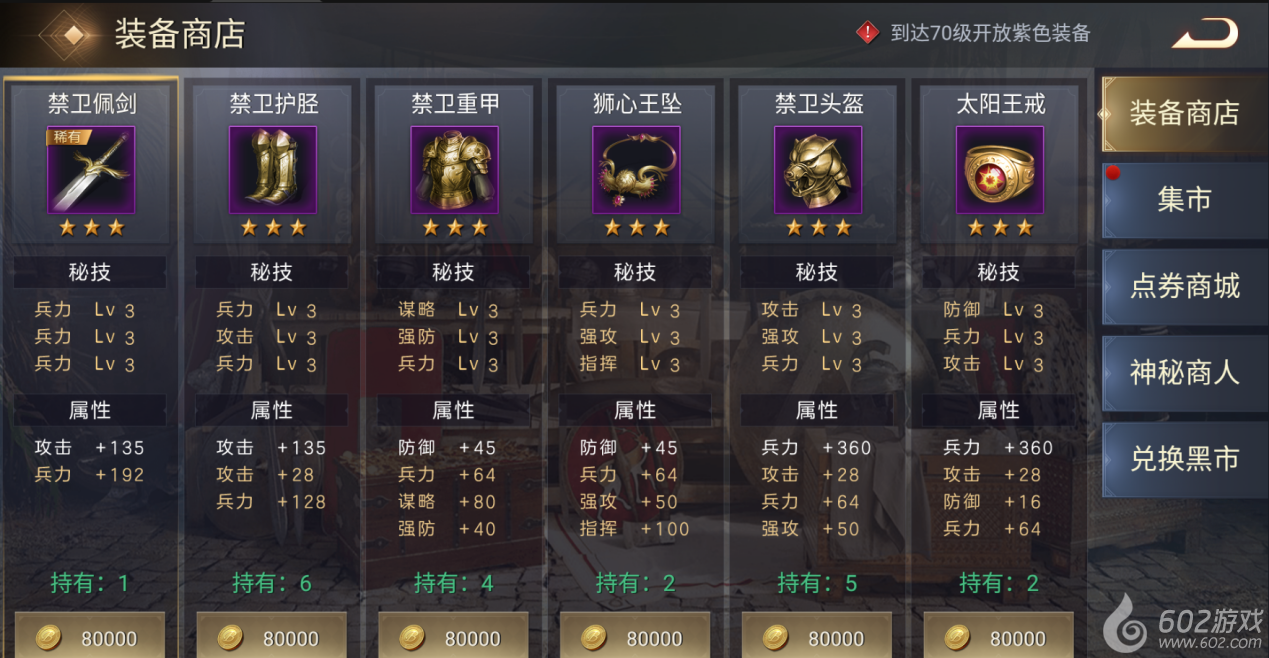Viewport: 1269px width, 658px height.
Task: Choose the 禁卫头盔 helmet icon
Action: click(818, 170)
